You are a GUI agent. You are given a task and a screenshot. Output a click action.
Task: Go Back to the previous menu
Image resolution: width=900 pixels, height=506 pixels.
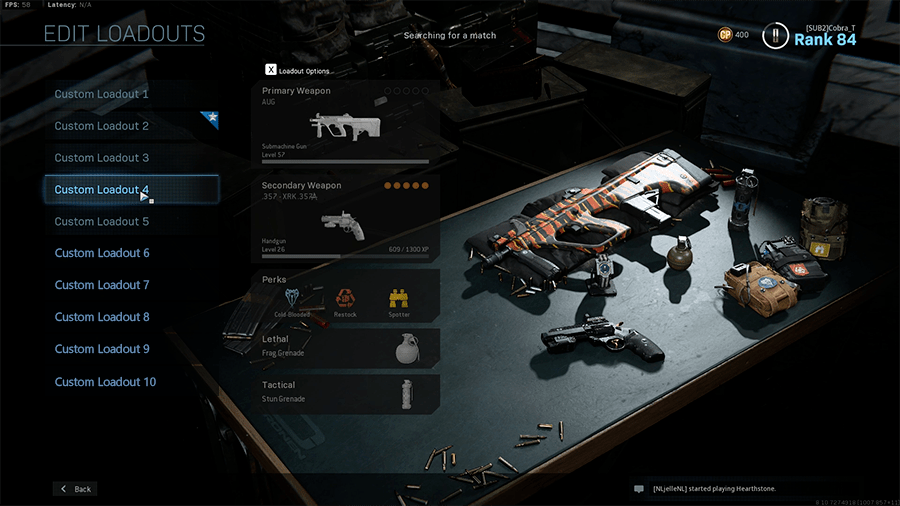click(x=76, y=489)
